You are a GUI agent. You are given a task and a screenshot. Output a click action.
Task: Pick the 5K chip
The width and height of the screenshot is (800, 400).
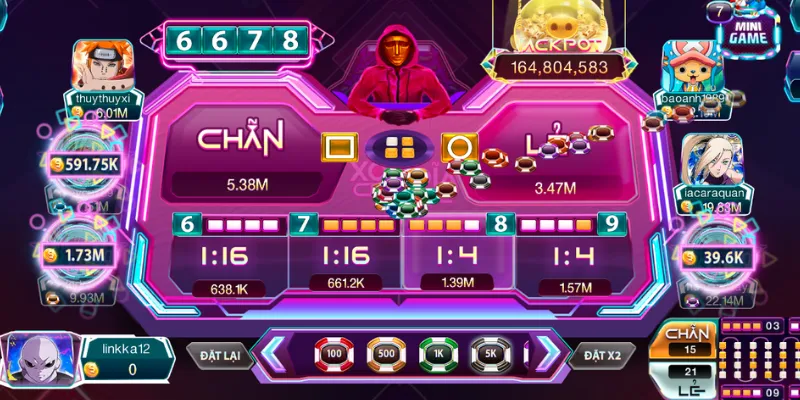[492, 354]
